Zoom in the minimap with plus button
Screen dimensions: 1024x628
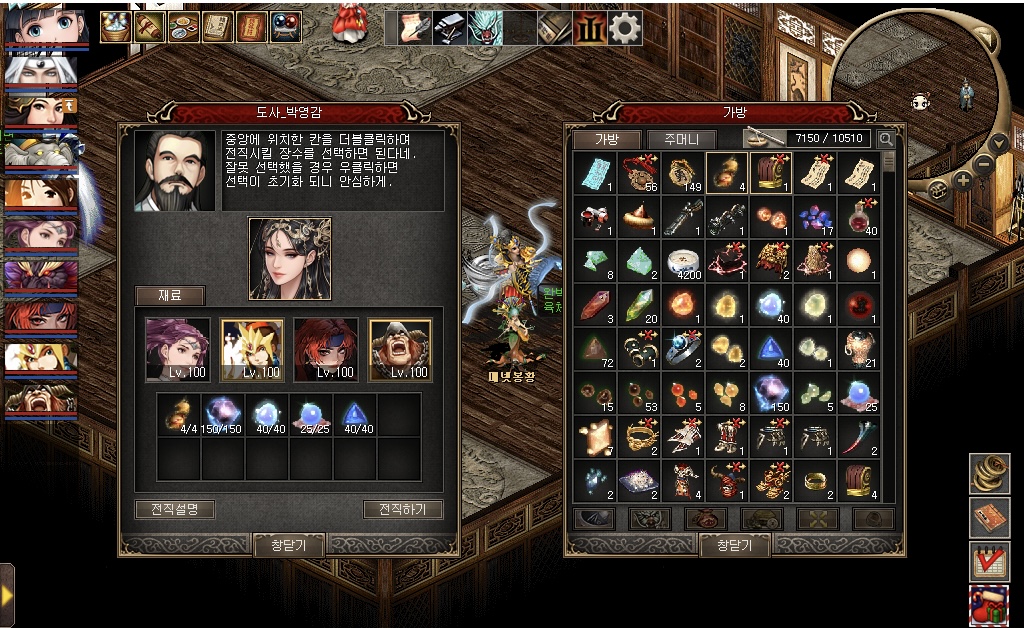962,181
